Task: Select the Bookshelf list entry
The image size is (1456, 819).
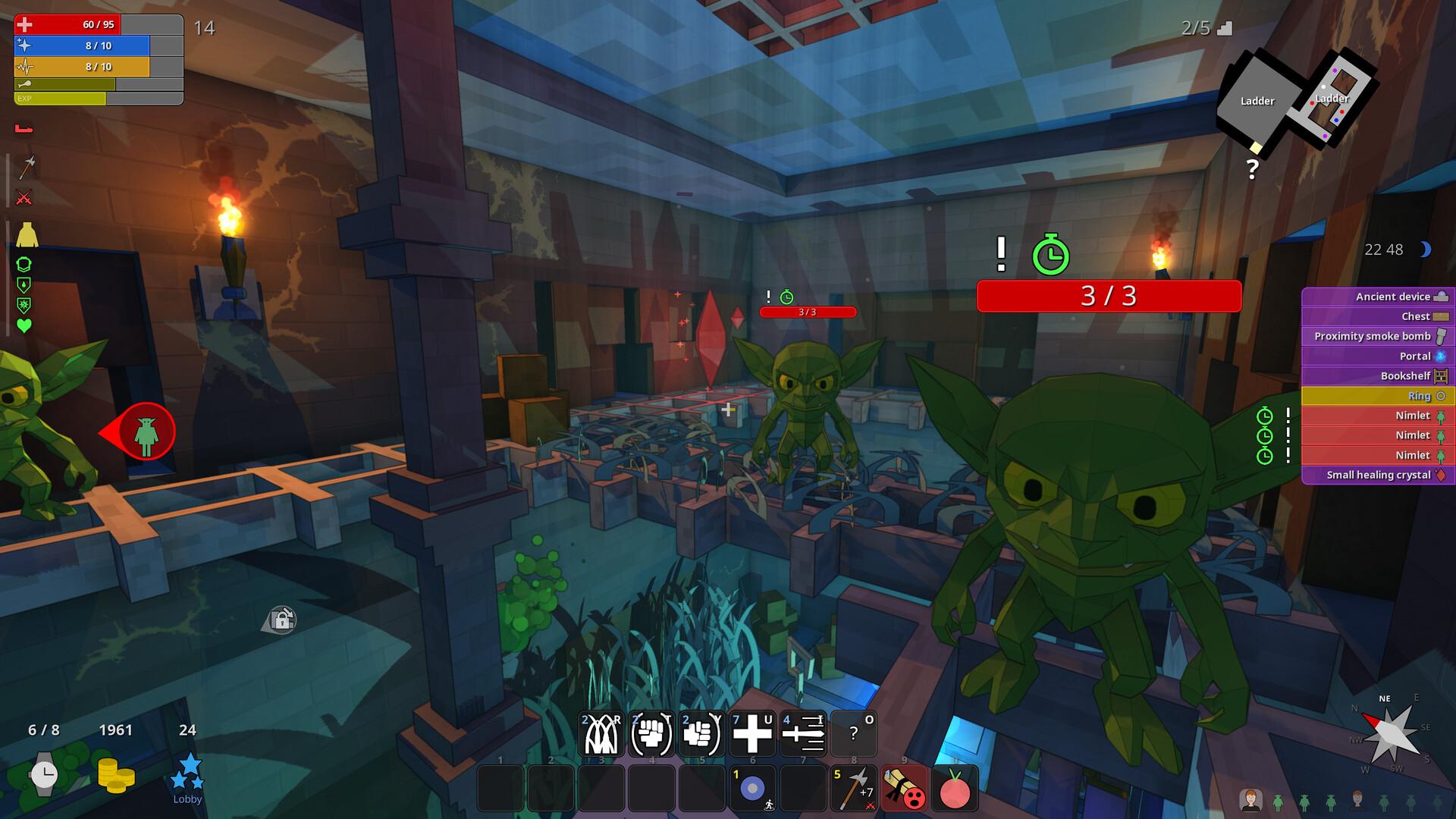Action: coord(1378,375)
